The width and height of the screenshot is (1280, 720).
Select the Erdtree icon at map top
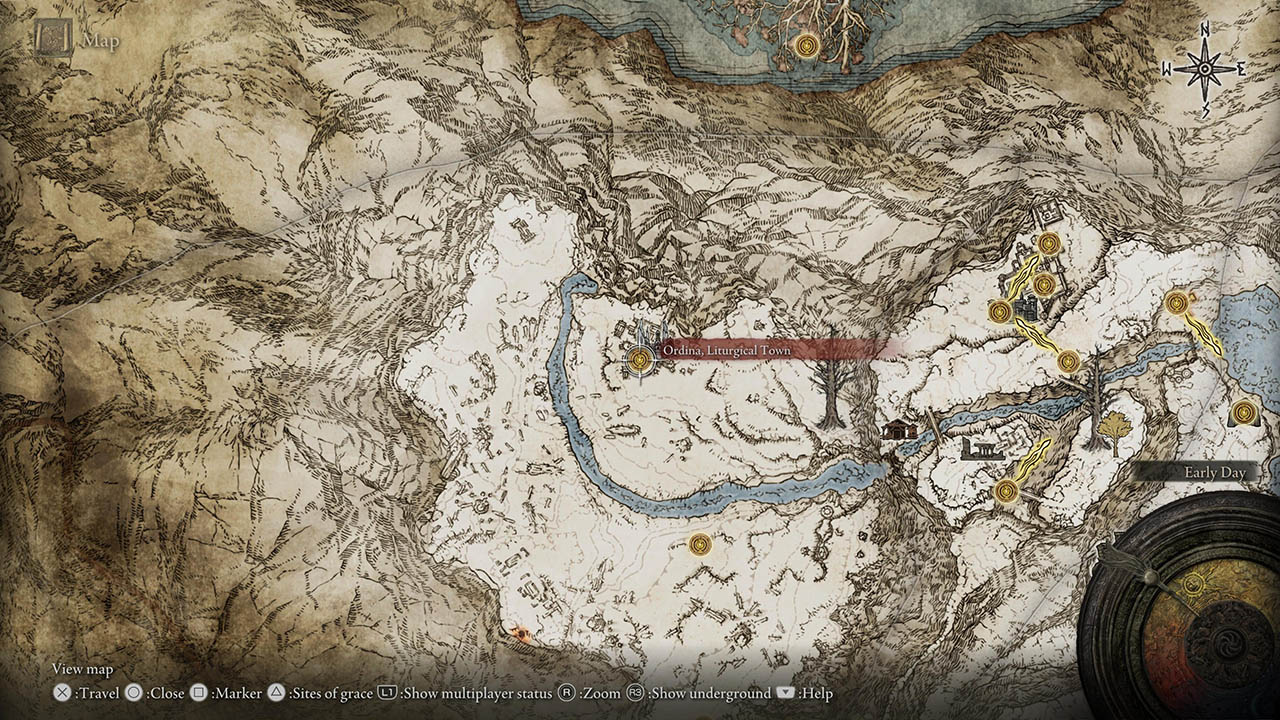pos(806,44)
